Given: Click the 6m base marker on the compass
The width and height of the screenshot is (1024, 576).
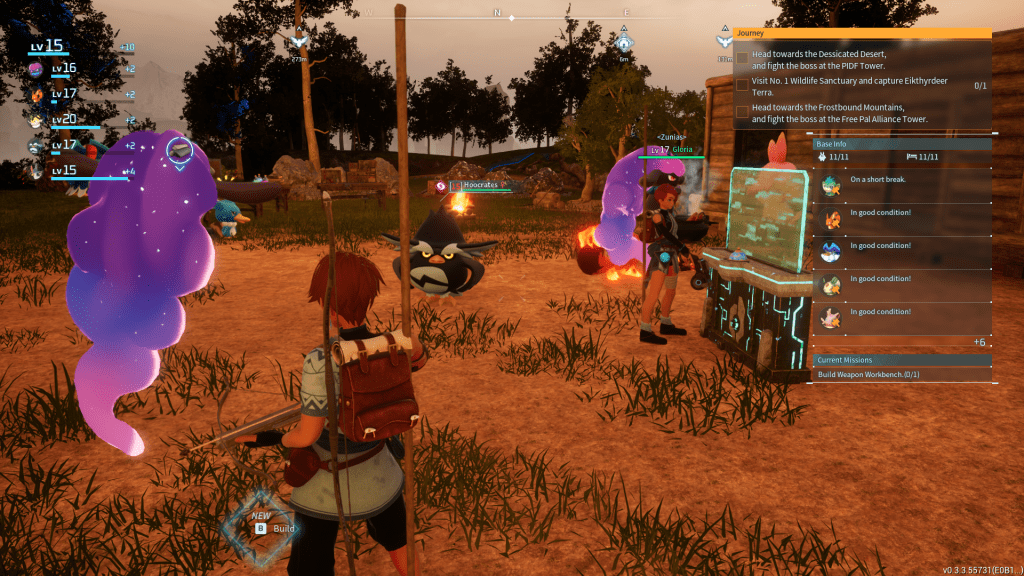Looking at the screenshot, I should (624, 42).
